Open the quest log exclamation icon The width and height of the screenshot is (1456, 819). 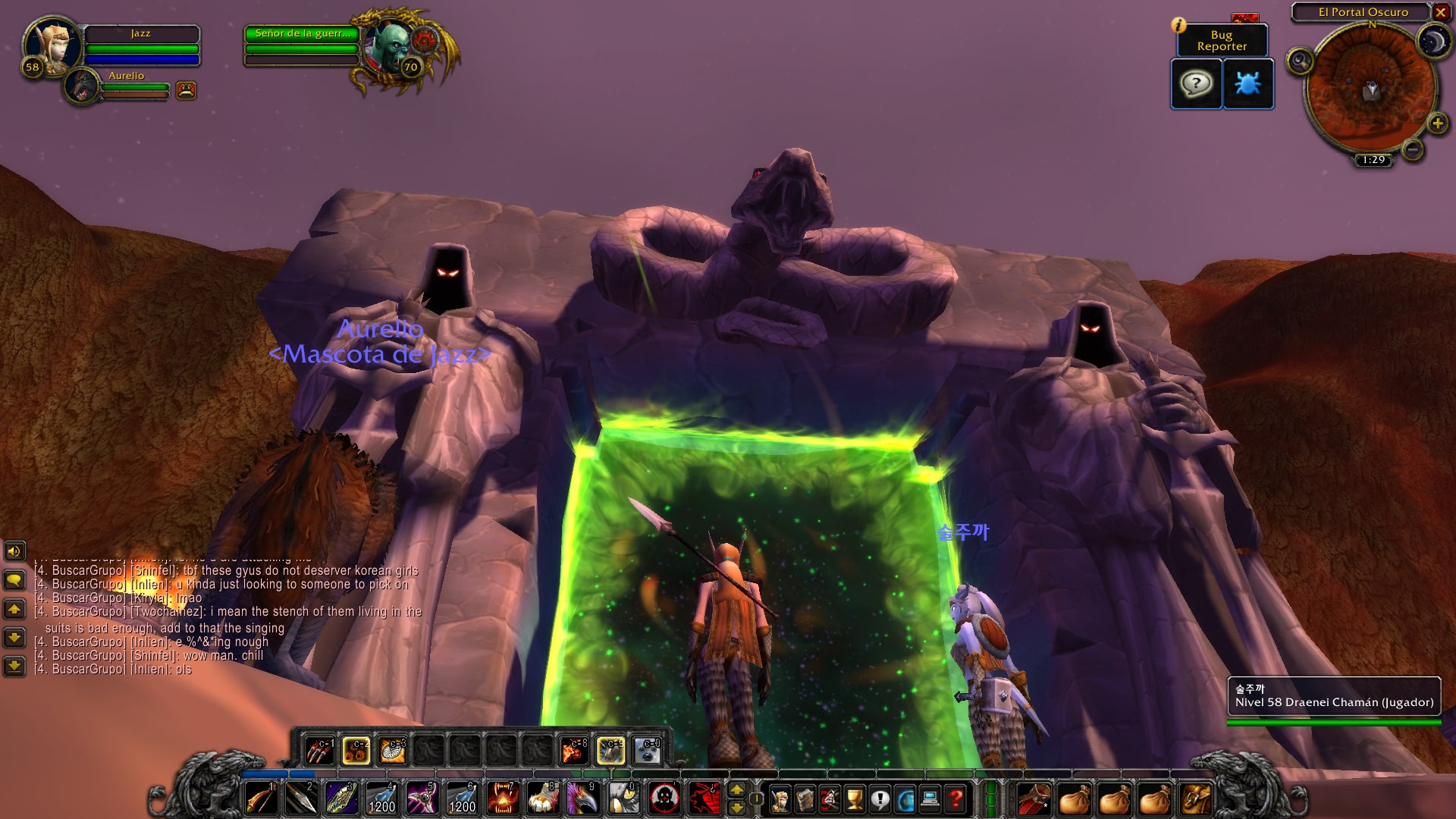880,800
